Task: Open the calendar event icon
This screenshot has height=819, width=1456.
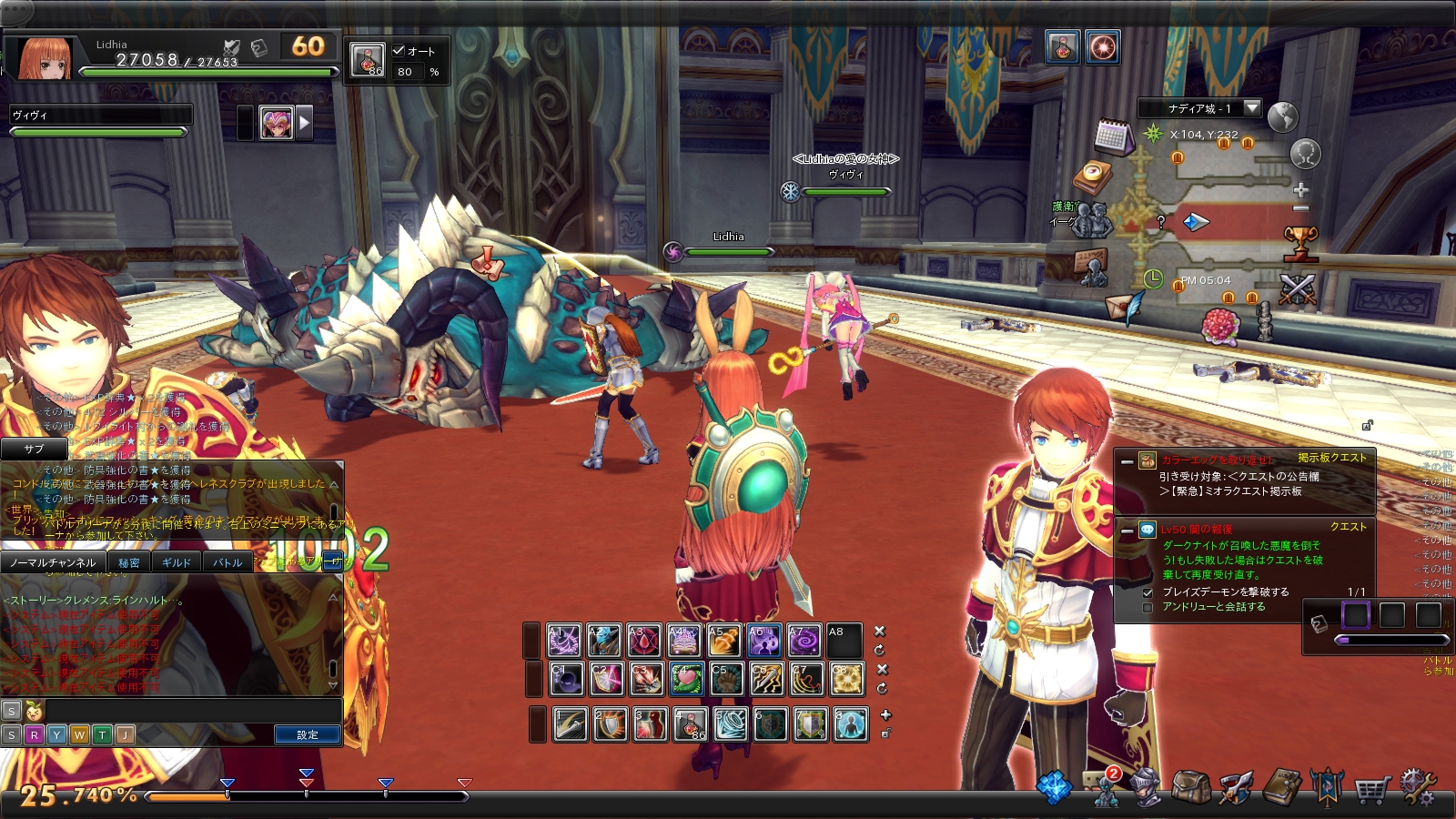Action: pyautogui.click(x=1113, y=136)
